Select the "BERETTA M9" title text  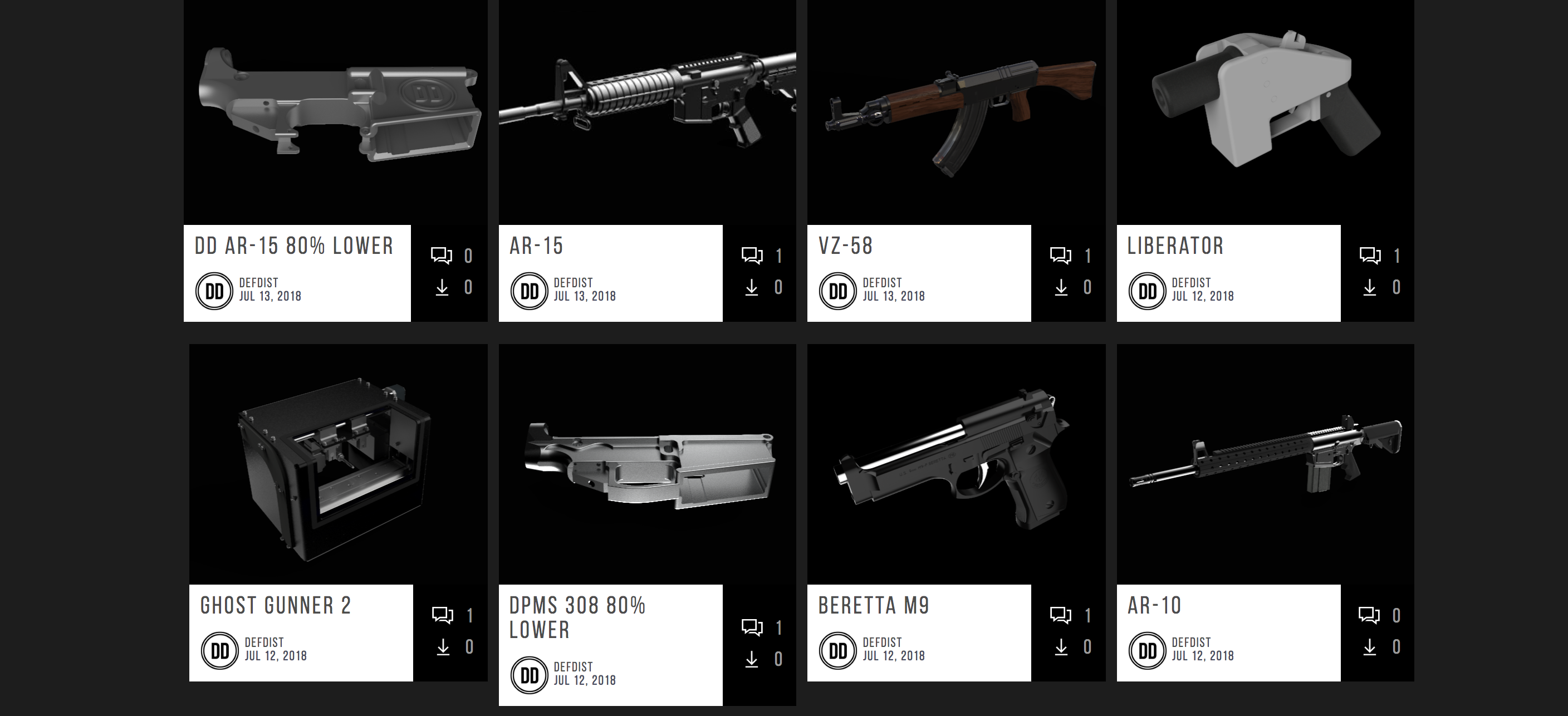(x=874, y=606)
